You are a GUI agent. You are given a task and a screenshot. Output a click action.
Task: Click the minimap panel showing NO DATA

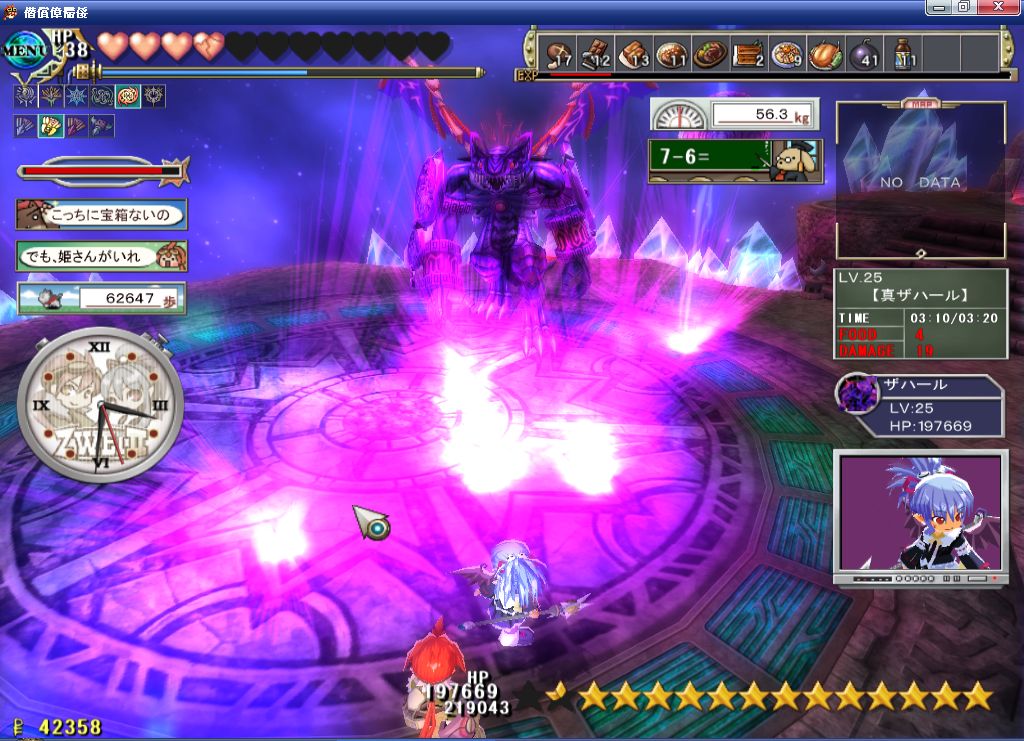920,180
